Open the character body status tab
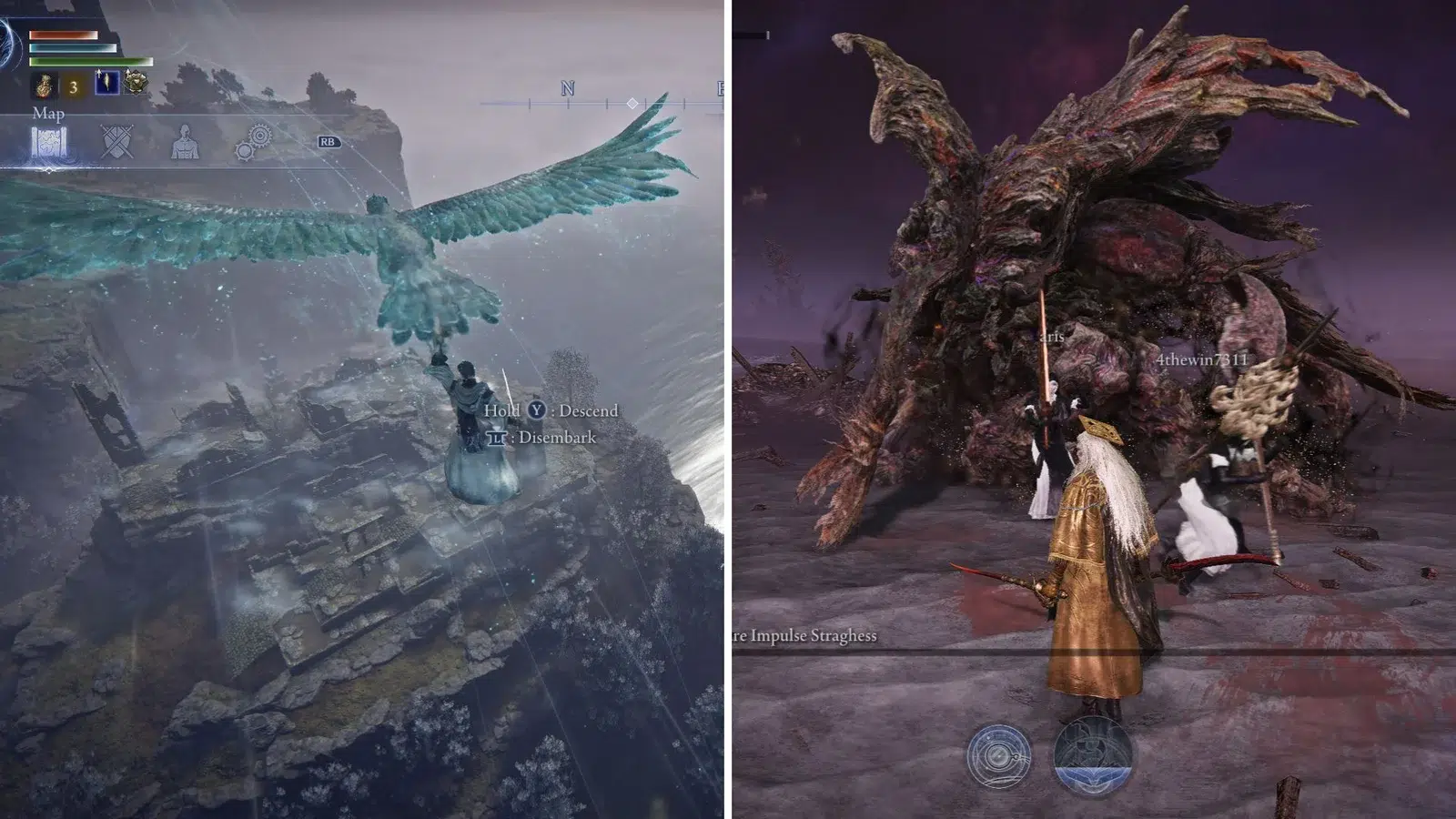The image size is (1456, 819). pyautogui.click(x=185, y=142)
